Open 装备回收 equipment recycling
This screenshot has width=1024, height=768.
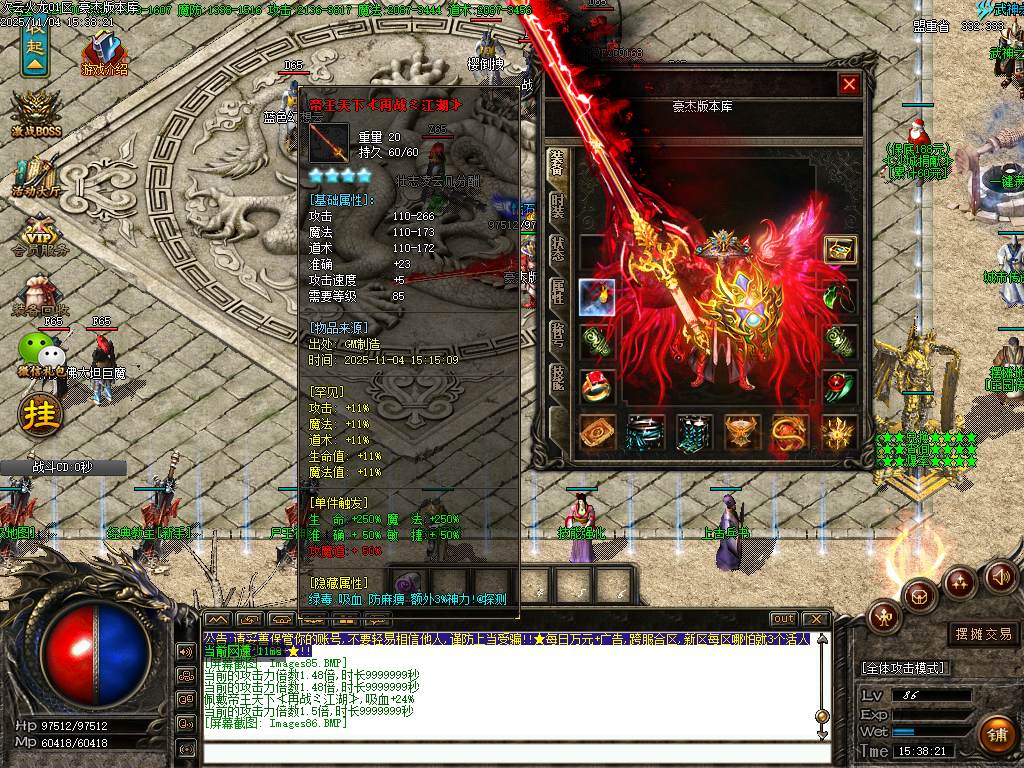38,295
